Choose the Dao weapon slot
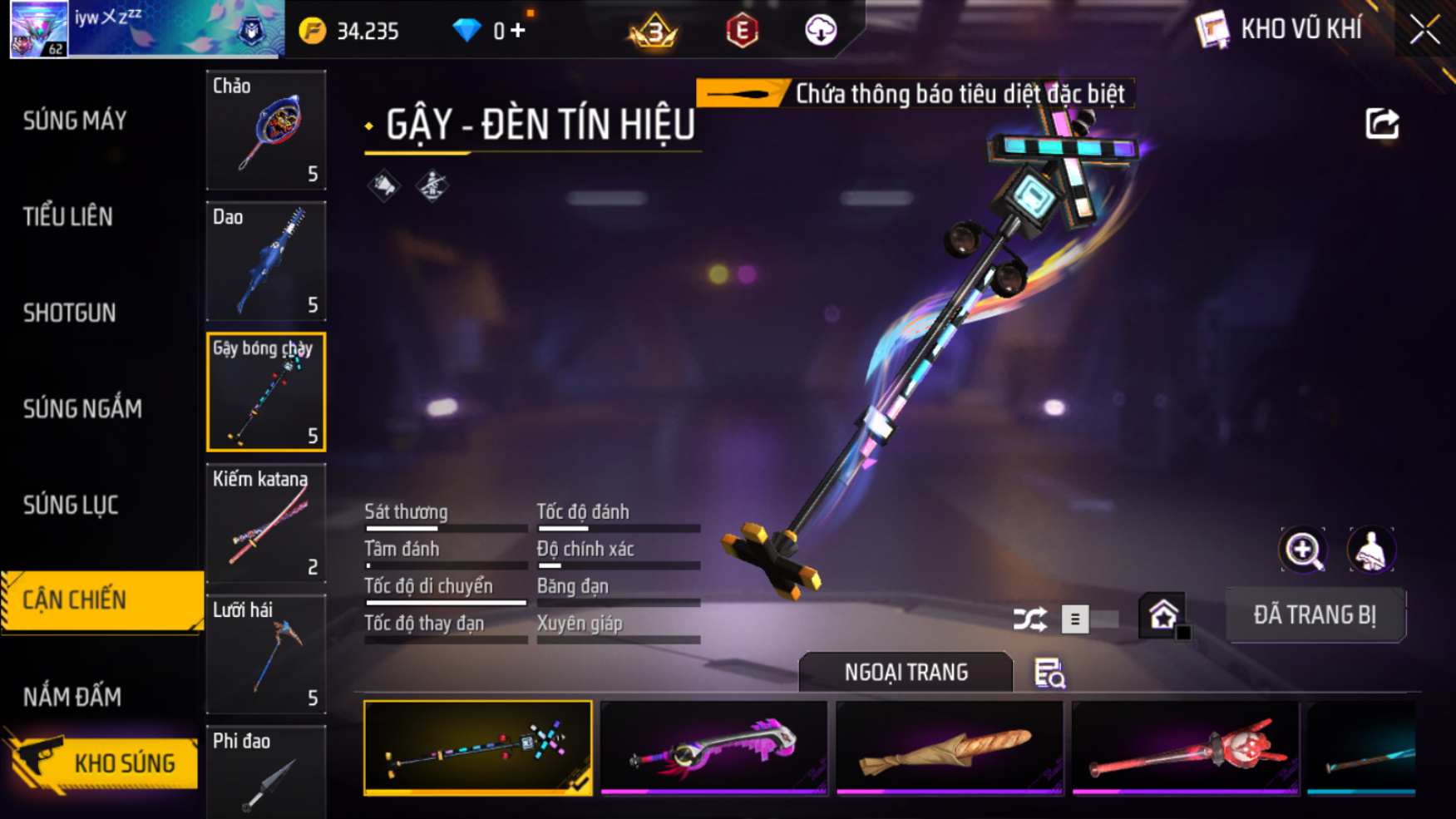 pyautogui.click(x=266, y=261)
